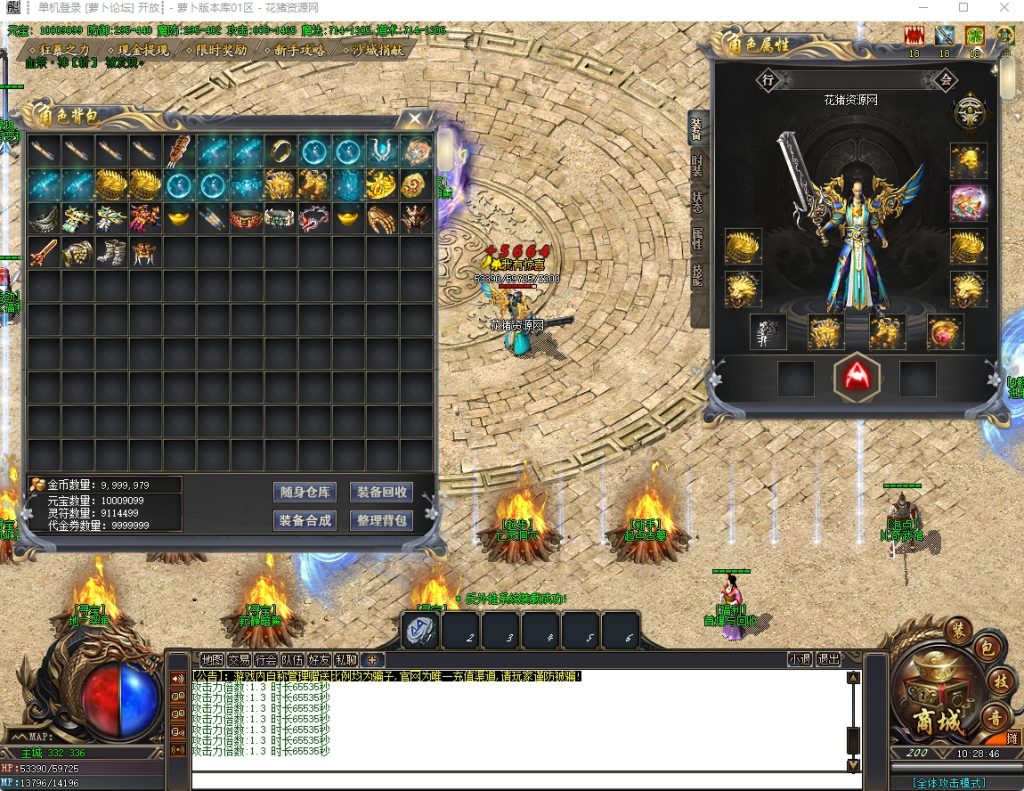Close the 角色背包 inventory window
This screenshot has width=1024, height=791.
coord(415,119)
